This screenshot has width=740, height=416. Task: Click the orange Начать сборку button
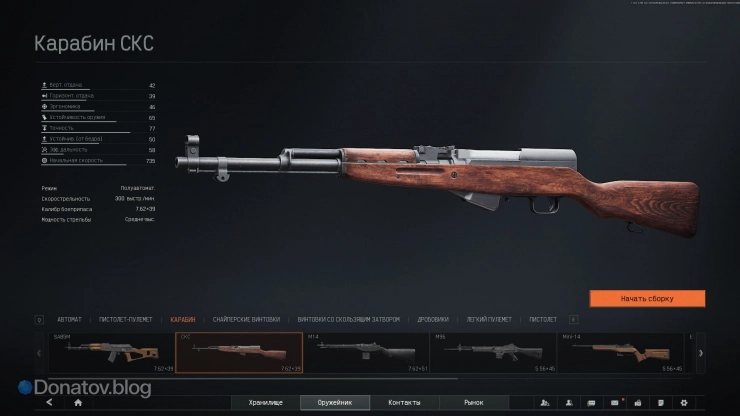point(647,298)
